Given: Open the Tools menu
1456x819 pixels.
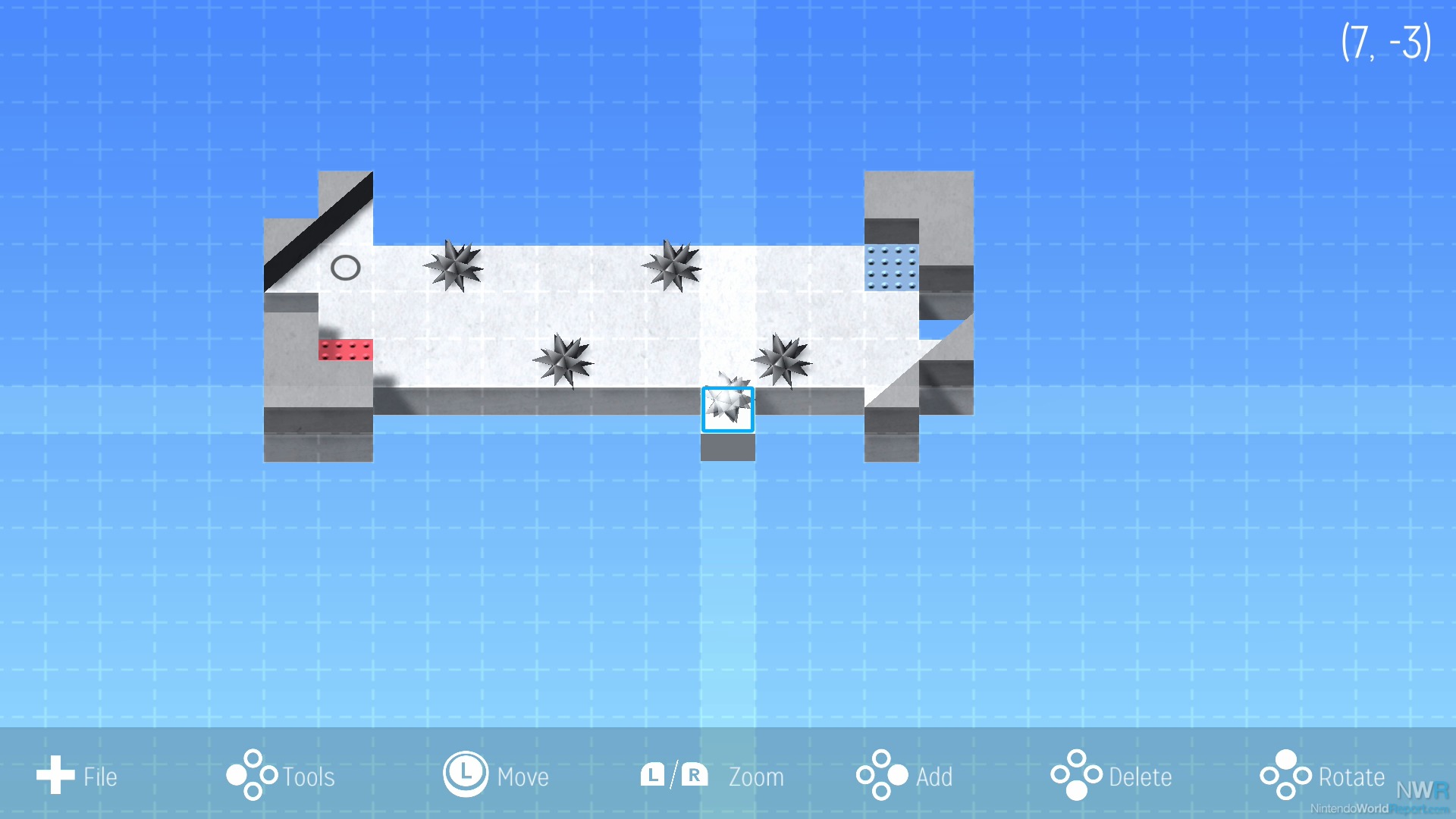Looking at the screenshot, I should tap(281, 776).
